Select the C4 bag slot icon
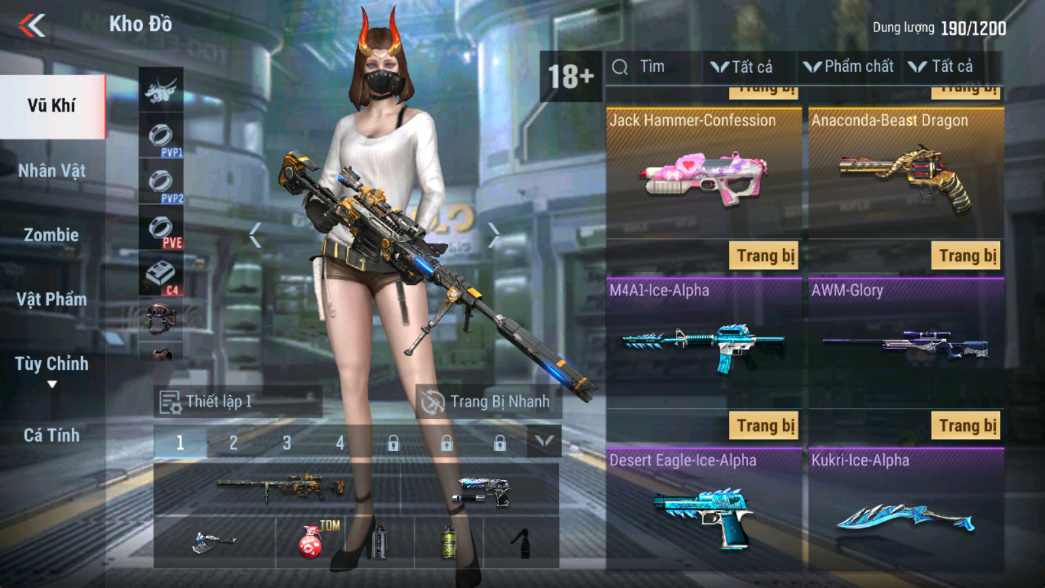Image resolution: width=1045 pixels, height=588 pixels. (x=160, y=275)
